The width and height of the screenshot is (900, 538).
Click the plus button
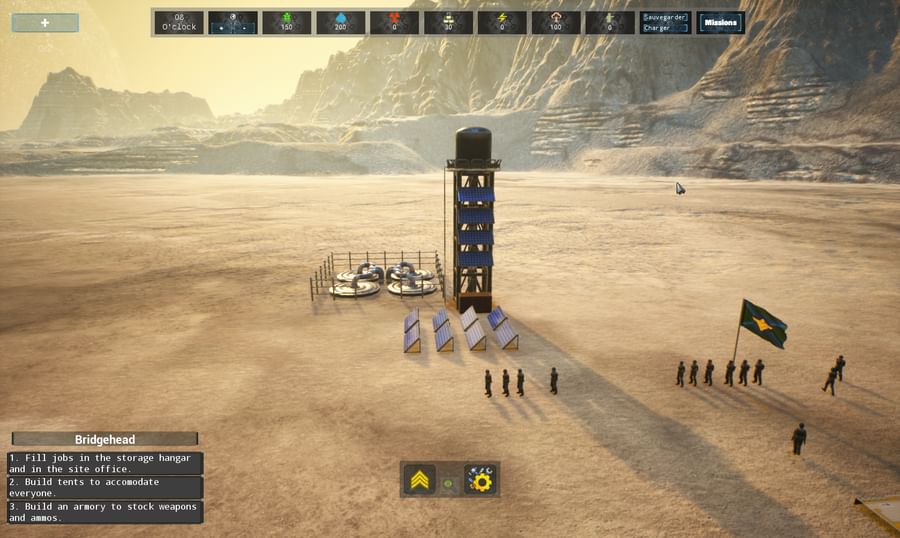tap(45, 22)
